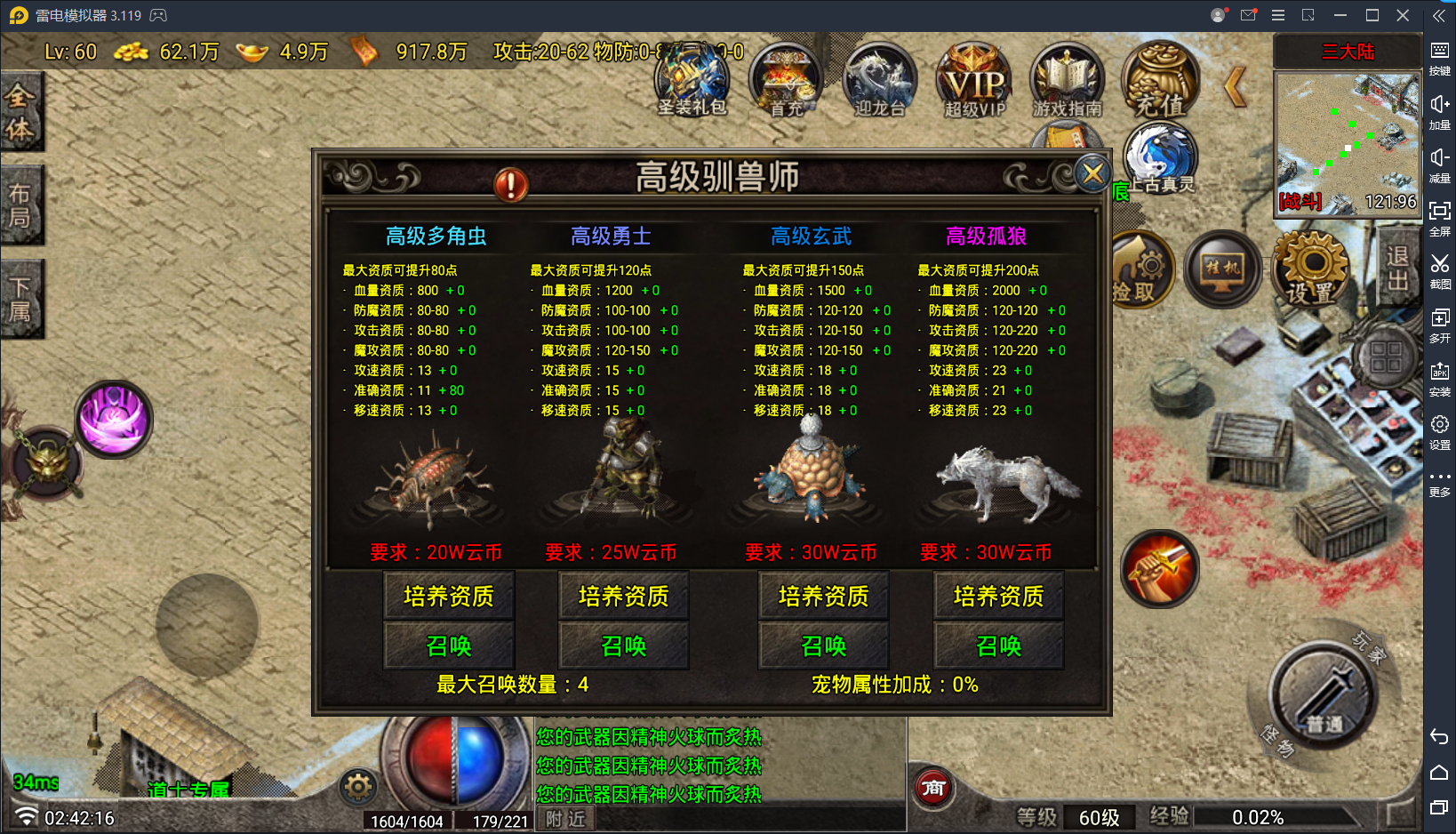Open the 附近 chat channel selector
The image size is (1456, 834).
point(564,818)
